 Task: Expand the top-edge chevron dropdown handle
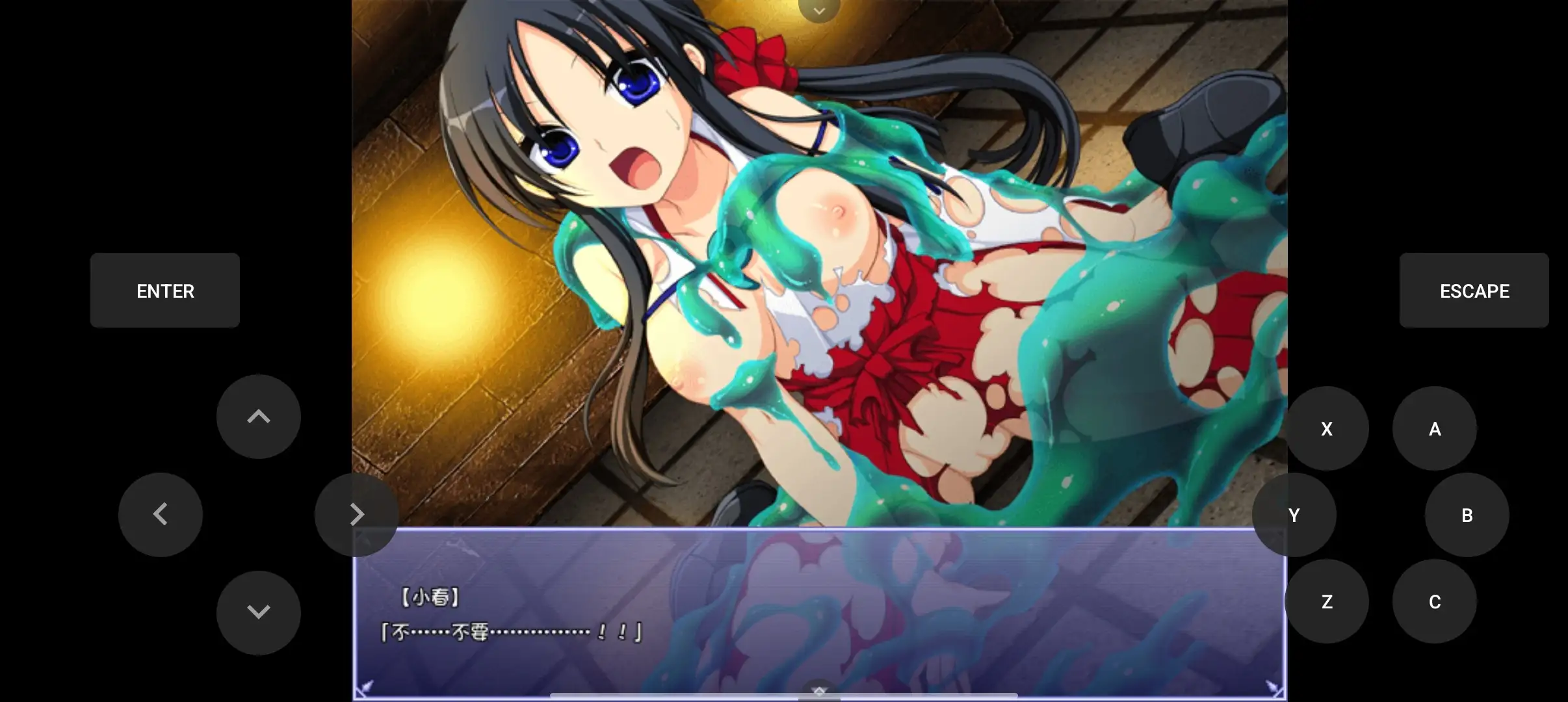(x=819, y=10)
